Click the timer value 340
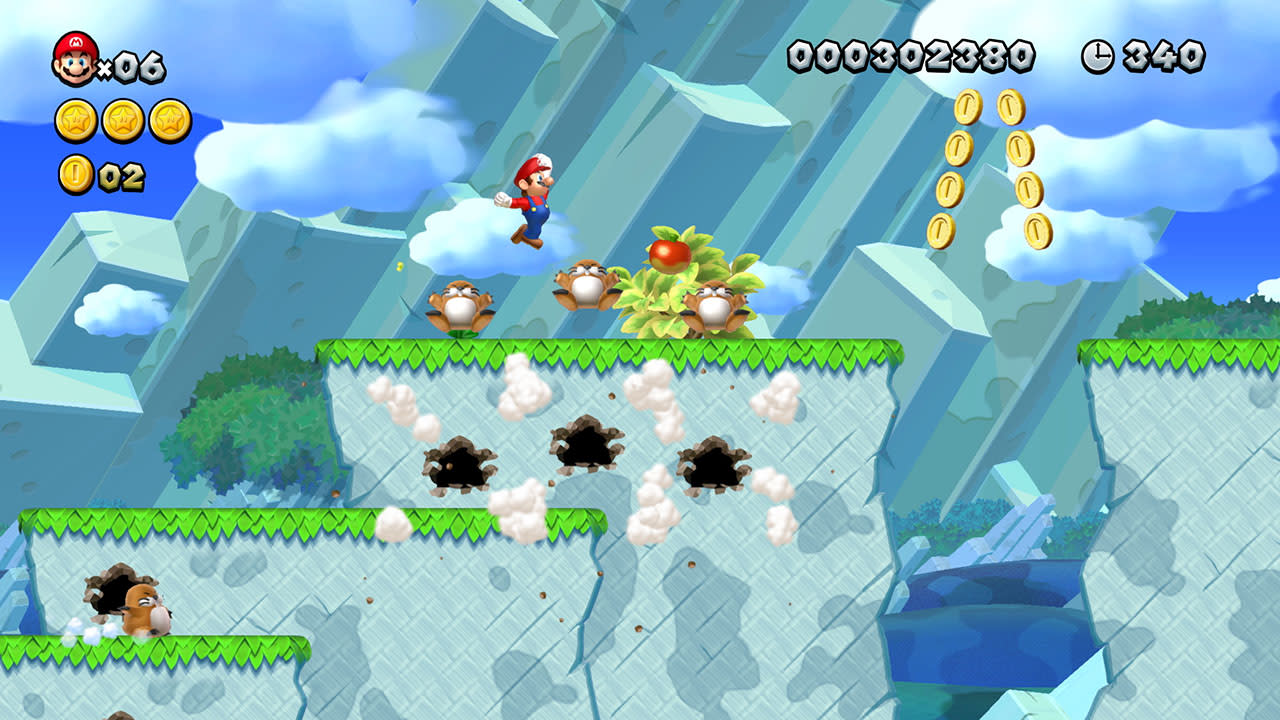The height and width of the screenshot is (720, 1280). point(1165,56)
